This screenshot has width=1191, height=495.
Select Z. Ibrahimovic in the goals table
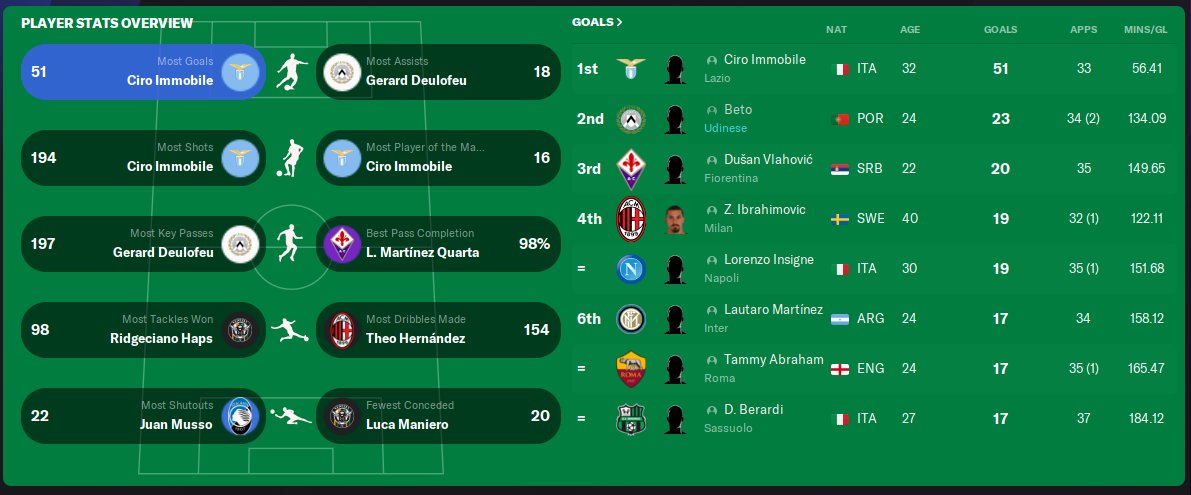point(764,210)
